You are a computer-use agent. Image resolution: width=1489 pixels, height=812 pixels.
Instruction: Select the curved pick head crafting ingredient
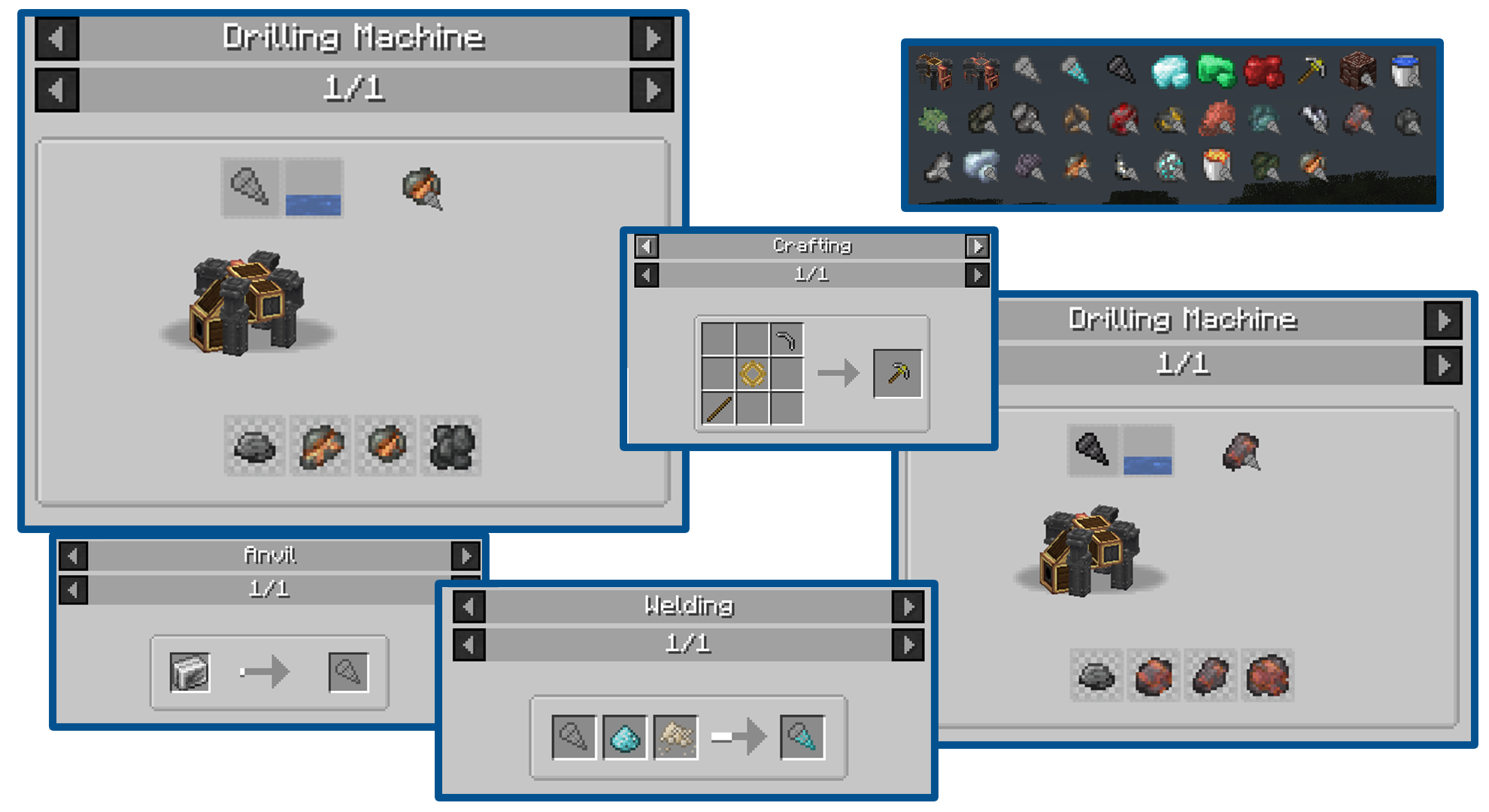click(x=787, y=340)
